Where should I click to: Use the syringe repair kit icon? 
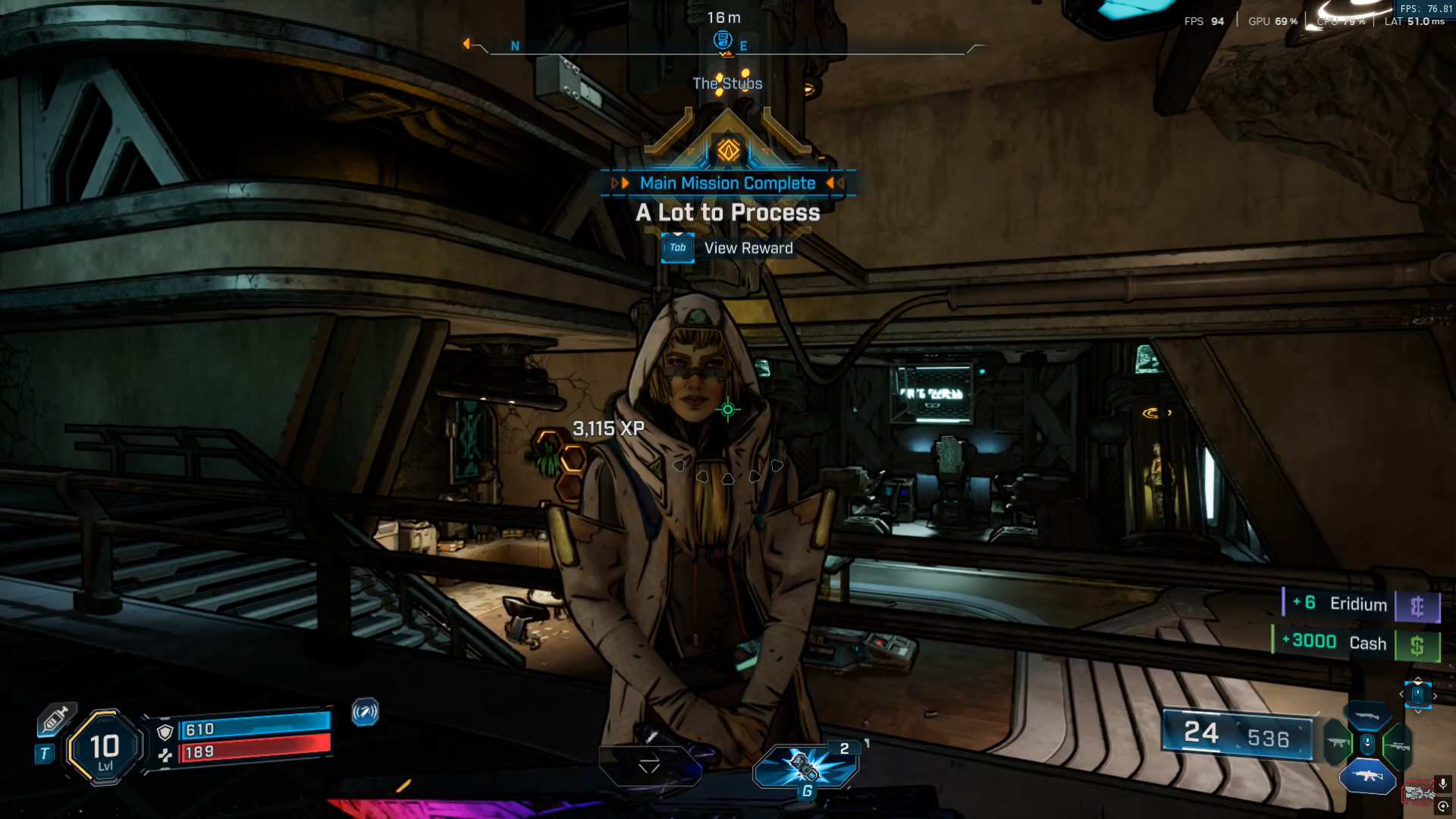55,719
